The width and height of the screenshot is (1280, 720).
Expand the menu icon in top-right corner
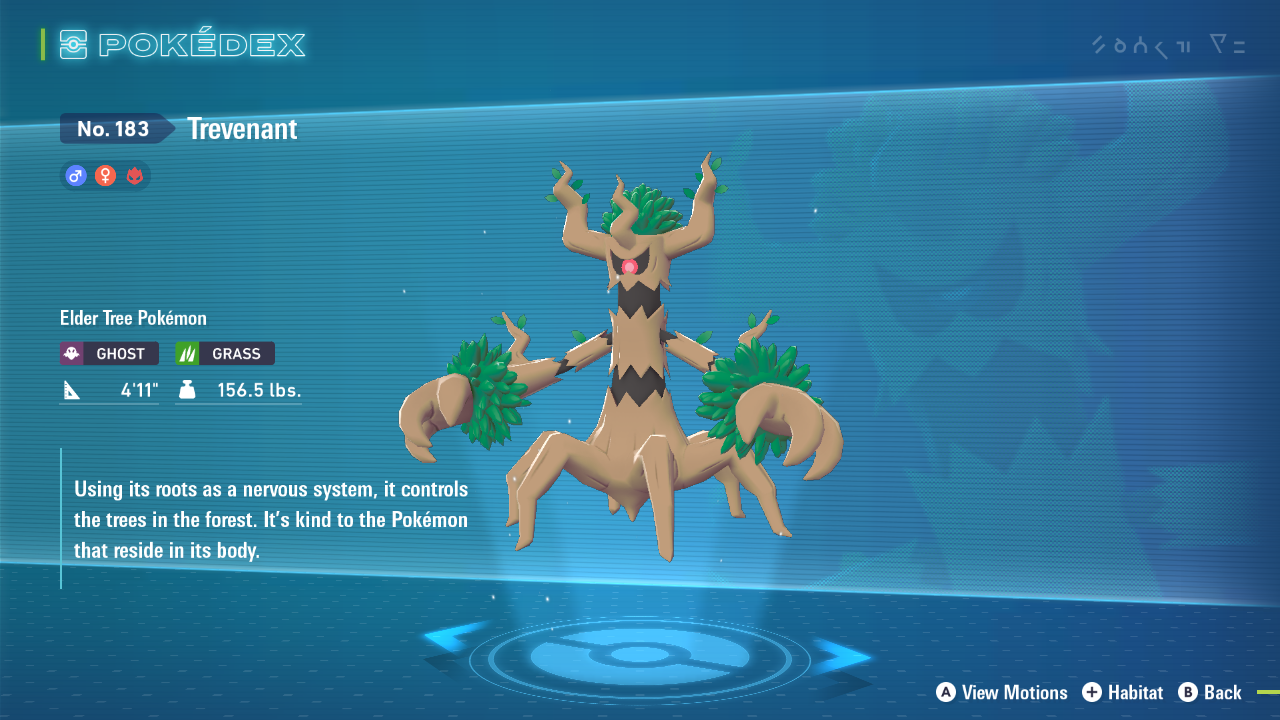(1225, 46)
